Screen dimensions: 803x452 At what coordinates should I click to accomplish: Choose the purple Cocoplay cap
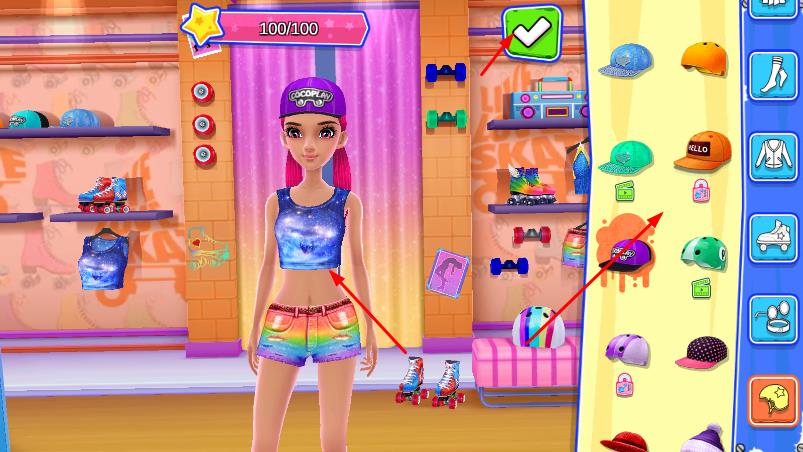tap(625, 252)
